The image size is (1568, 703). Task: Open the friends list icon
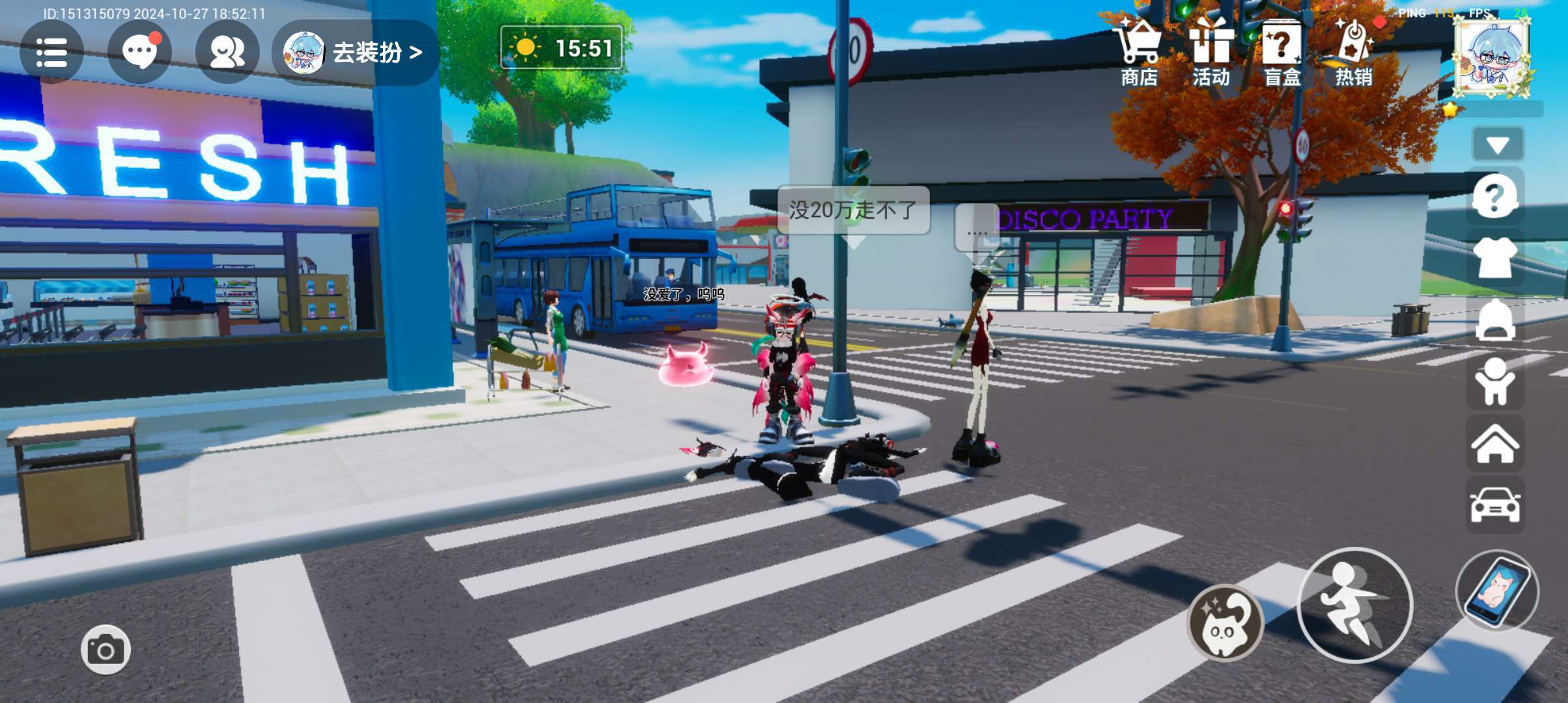(227, 53)
